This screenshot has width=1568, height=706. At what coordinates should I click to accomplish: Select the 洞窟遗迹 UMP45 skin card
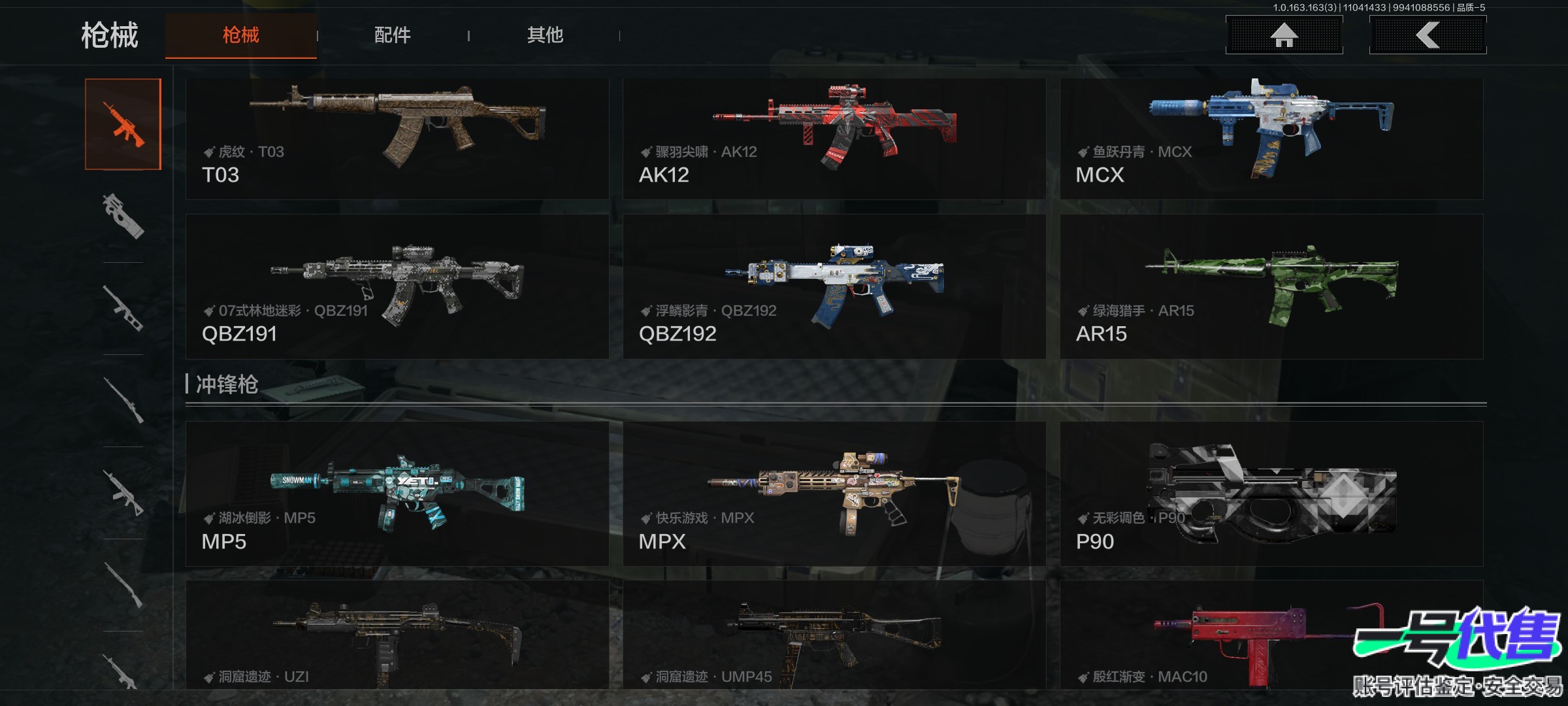point(834,635)
